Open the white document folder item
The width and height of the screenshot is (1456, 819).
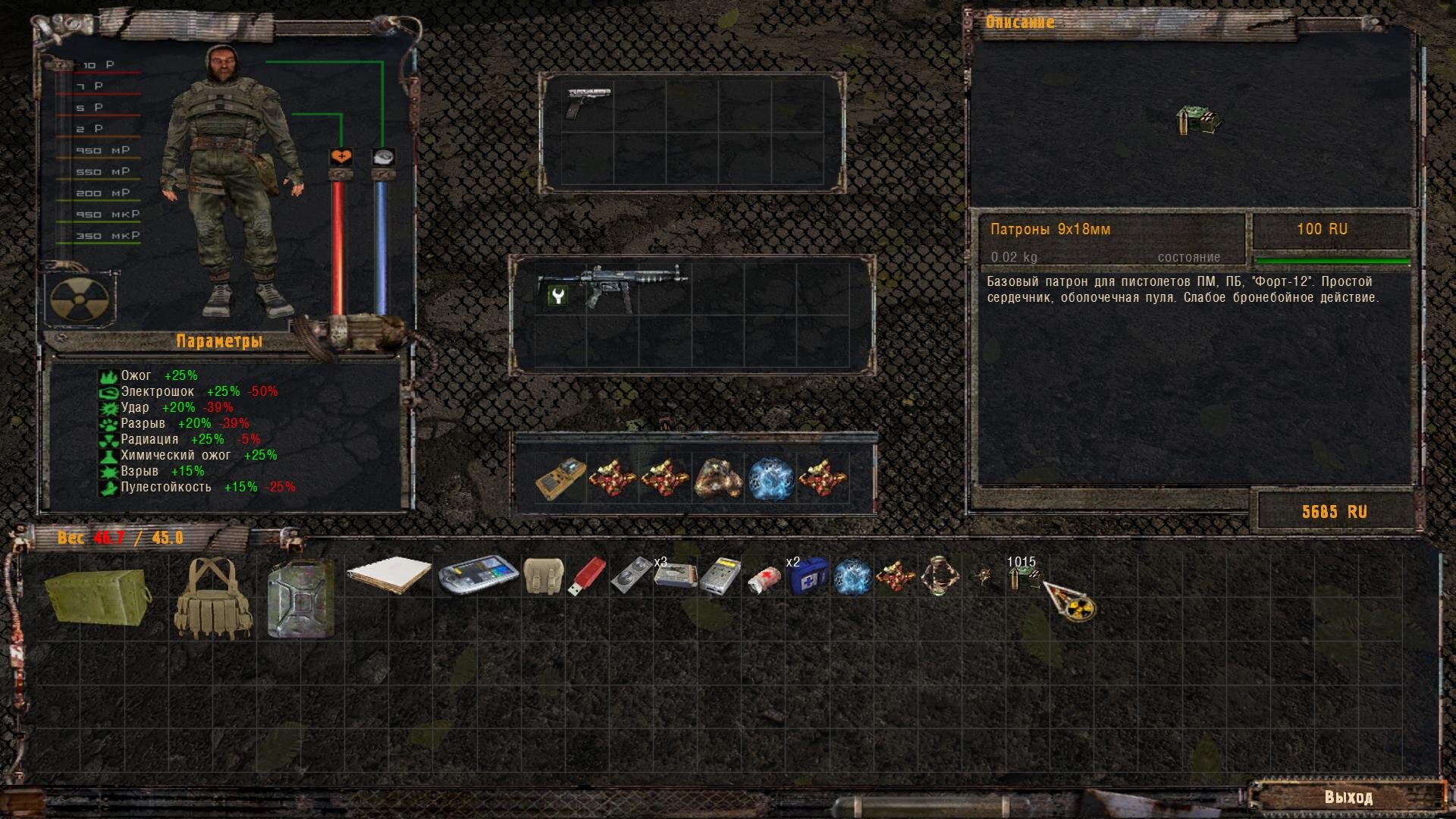(x=389, y=578)
